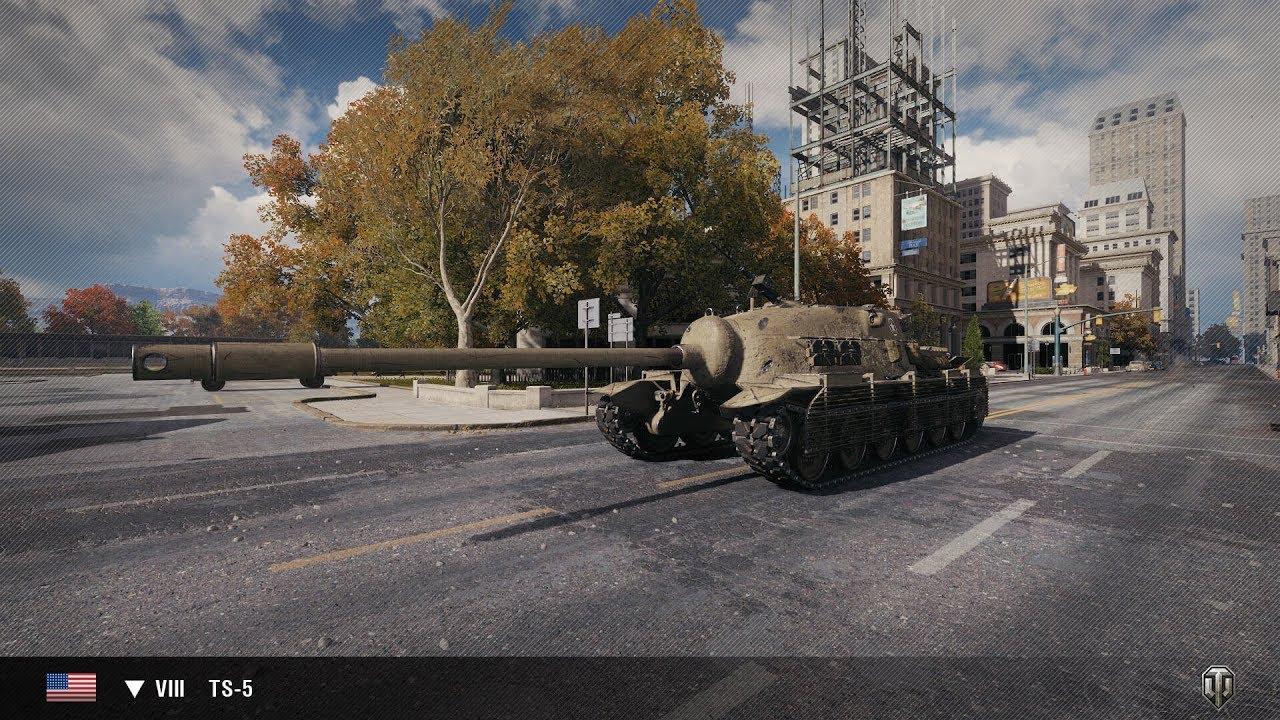The height and width of the screenshot is (720, 1280).
Task: Click the tank destroyer class triangle icon
Action: [135, 689]
